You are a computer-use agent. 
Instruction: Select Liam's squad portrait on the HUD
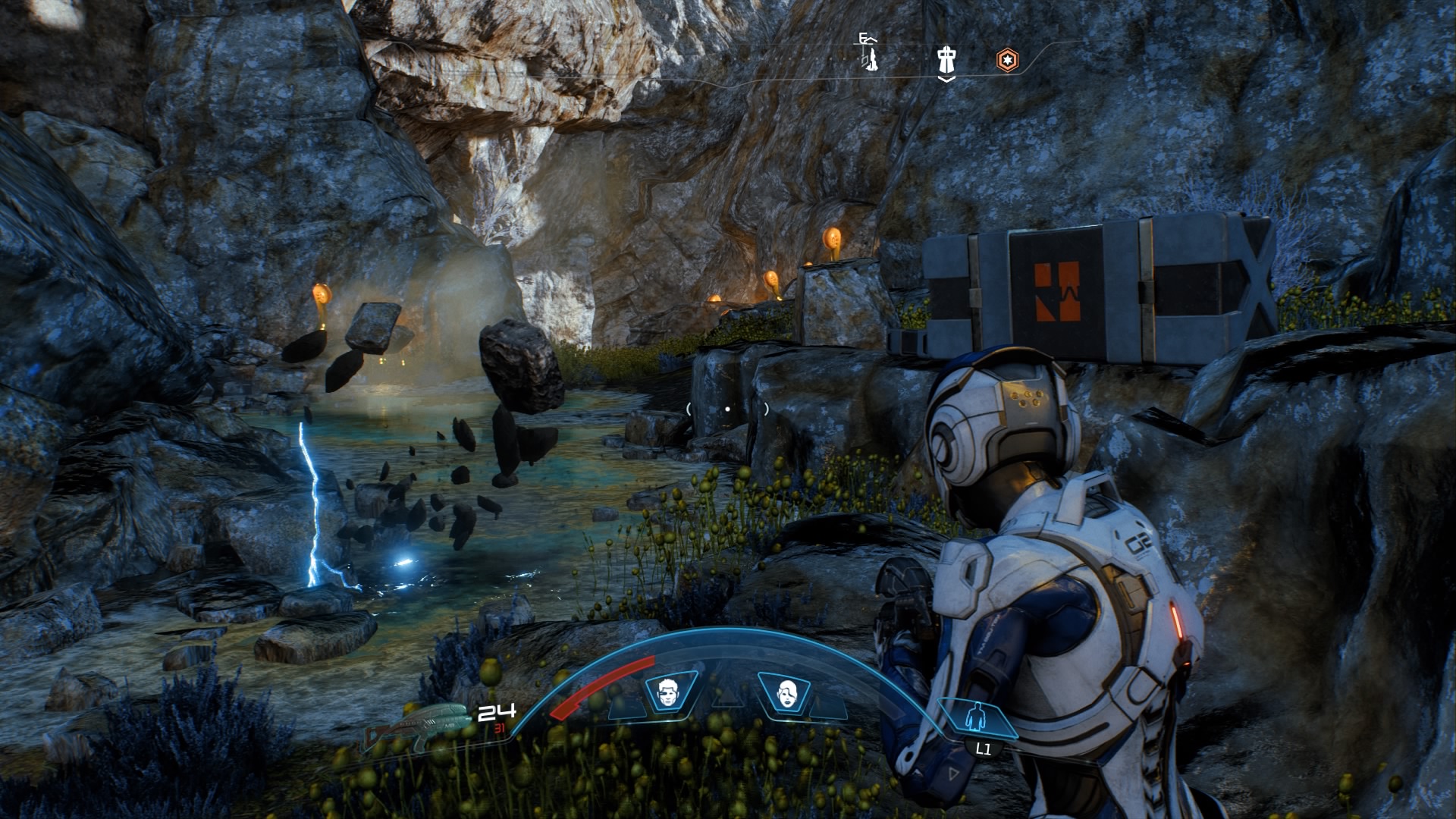pos(667,692)
